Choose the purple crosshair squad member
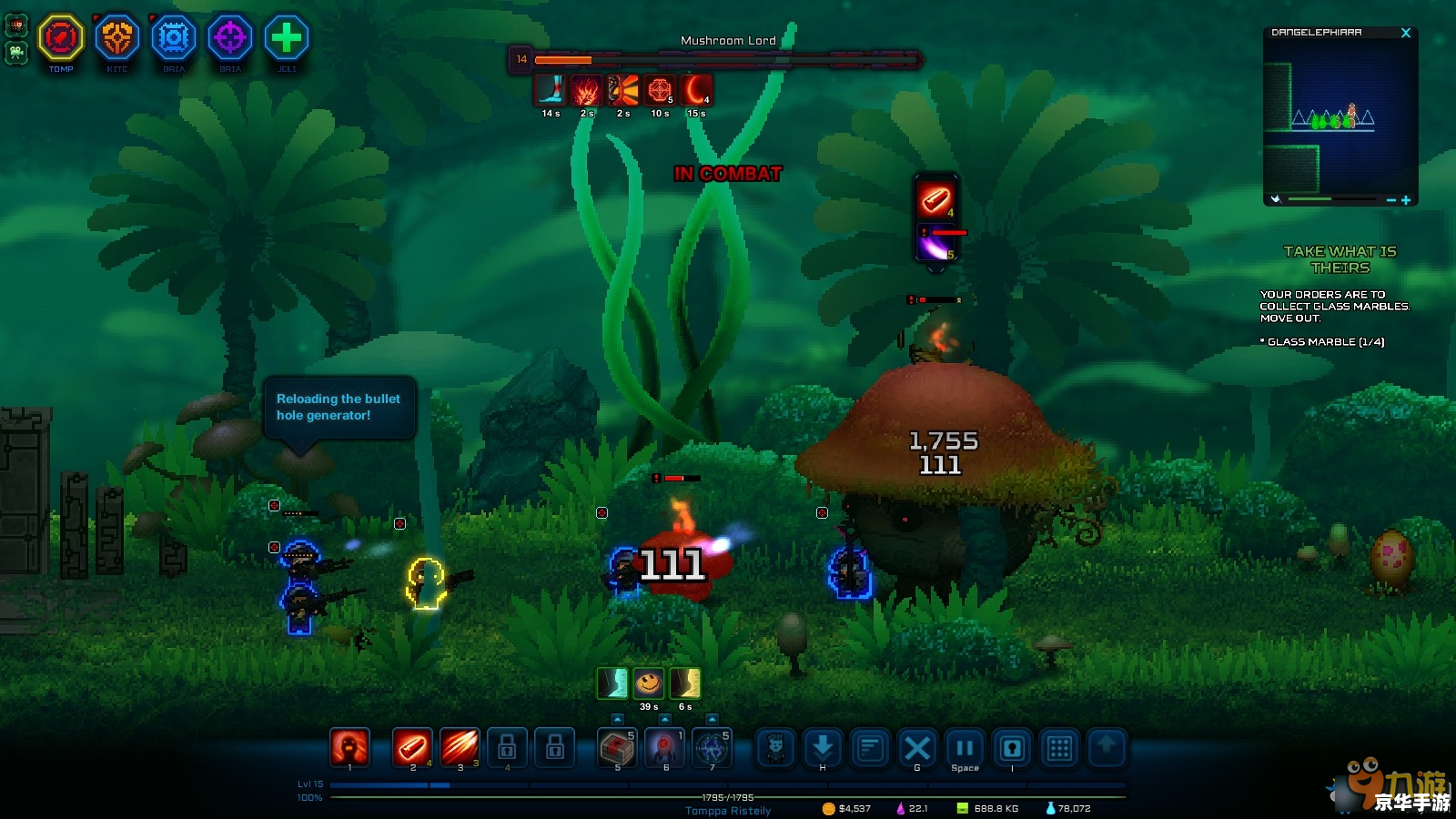 tap(230, 38)
